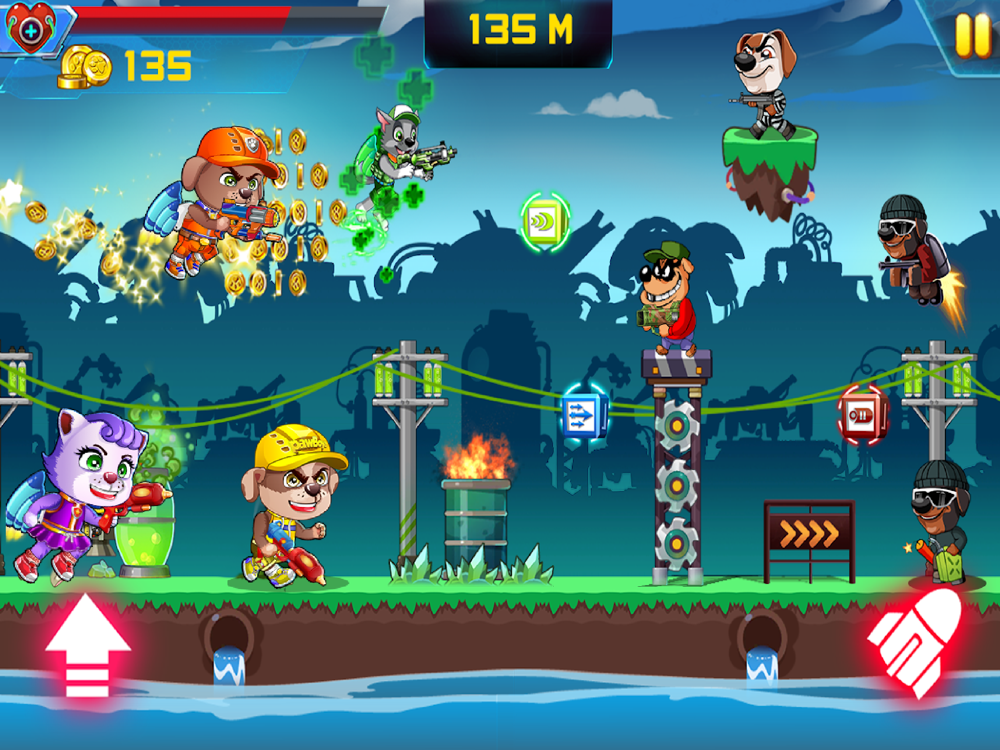Viewport: 1000px width, 750px height.
Task: Fire using the pink rocket button
Action: point(914,641)
